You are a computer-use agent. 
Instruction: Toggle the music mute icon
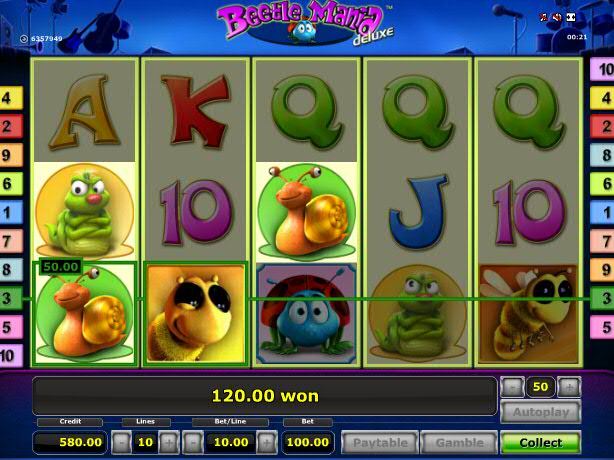tap(545, 17)
